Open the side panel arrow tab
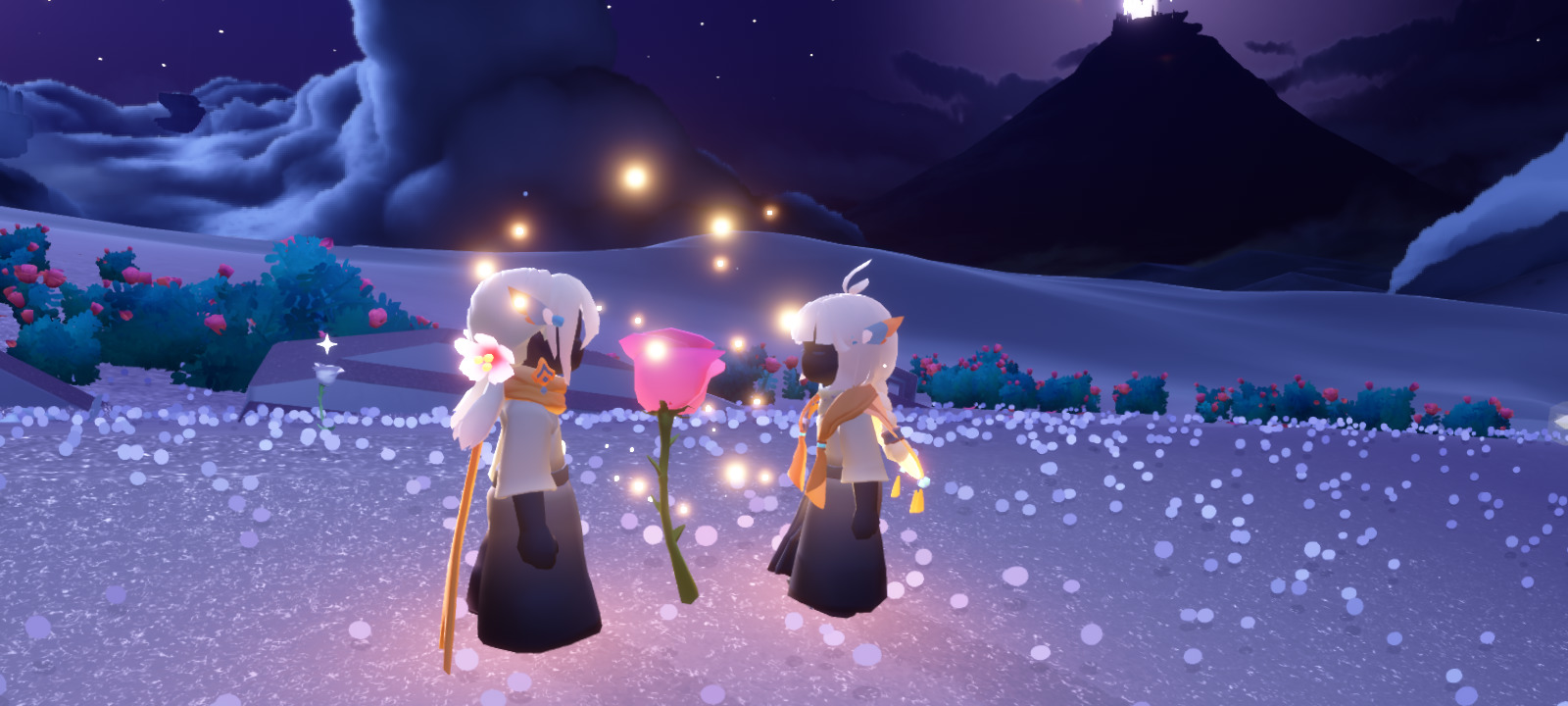 tap(1558, 420)
